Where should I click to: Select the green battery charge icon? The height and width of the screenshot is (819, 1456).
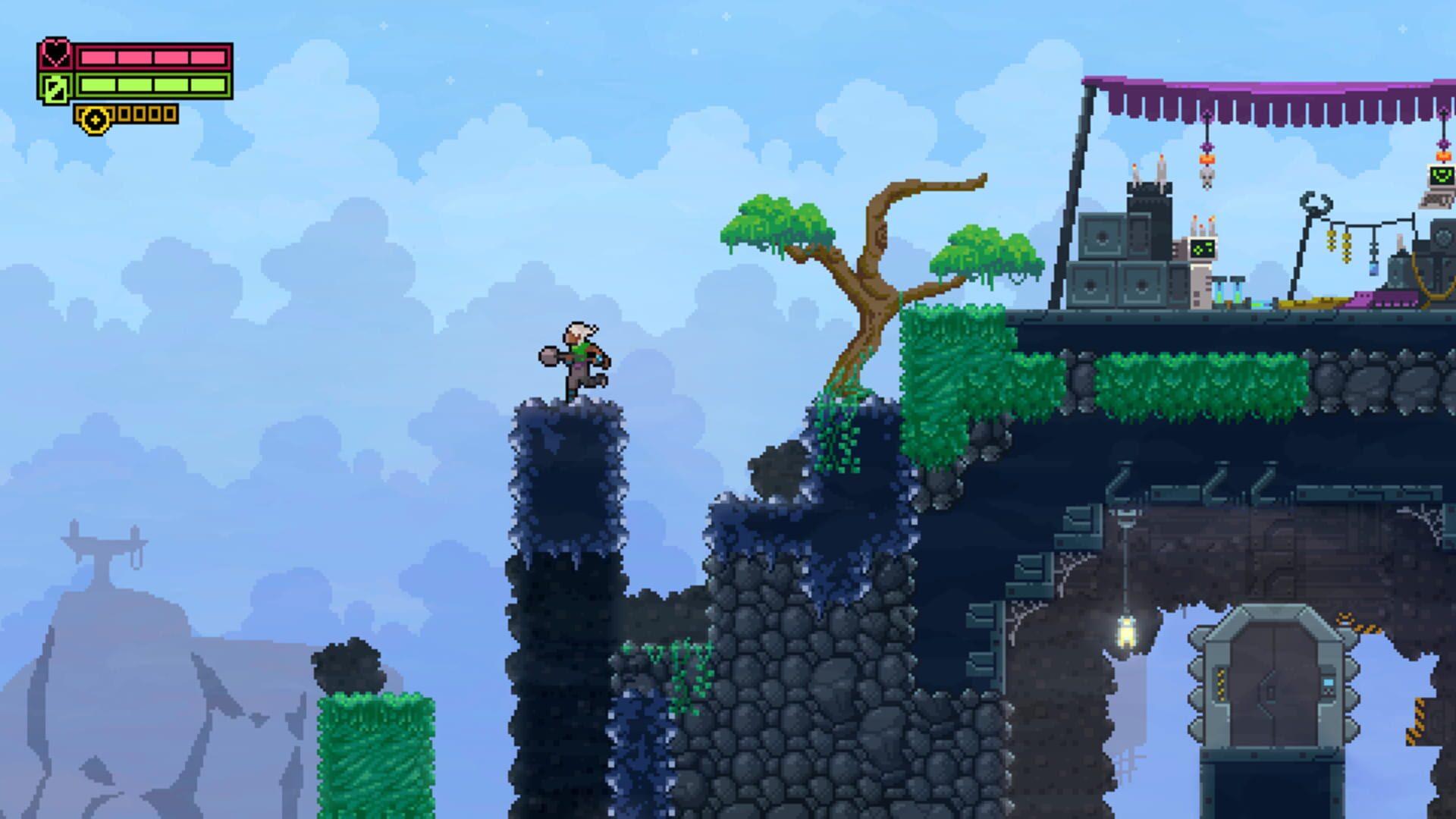[55, 89]
